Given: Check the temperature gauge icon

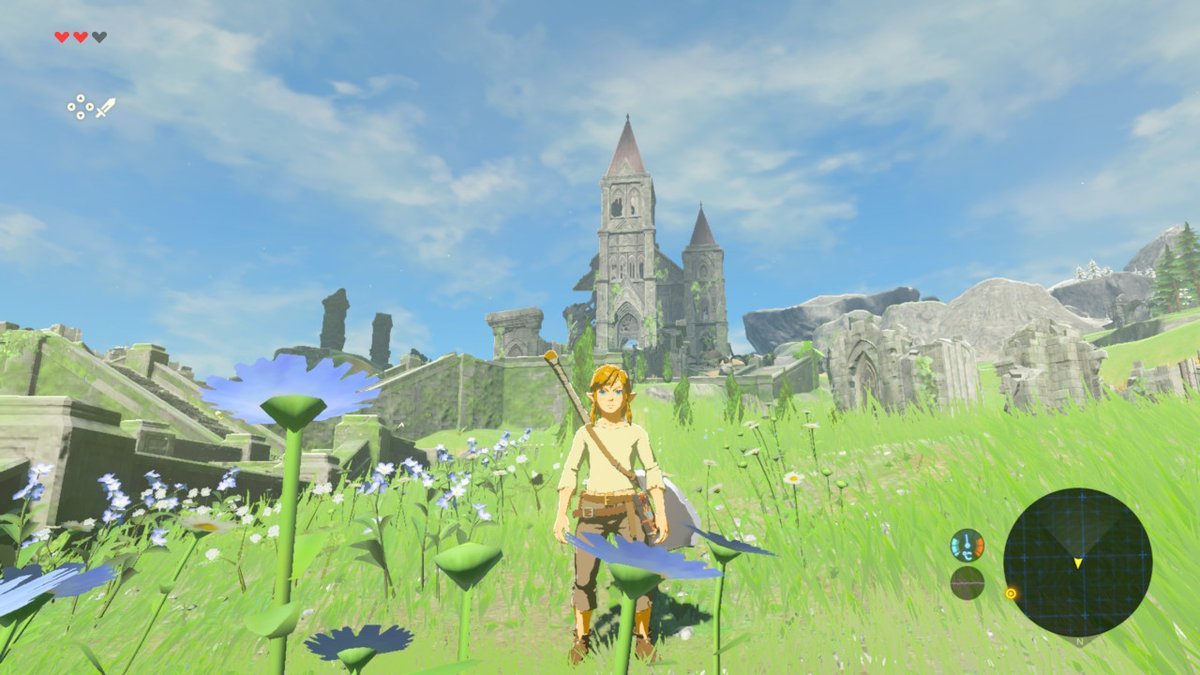Looking at the screenshot, I should click(967, 545).
